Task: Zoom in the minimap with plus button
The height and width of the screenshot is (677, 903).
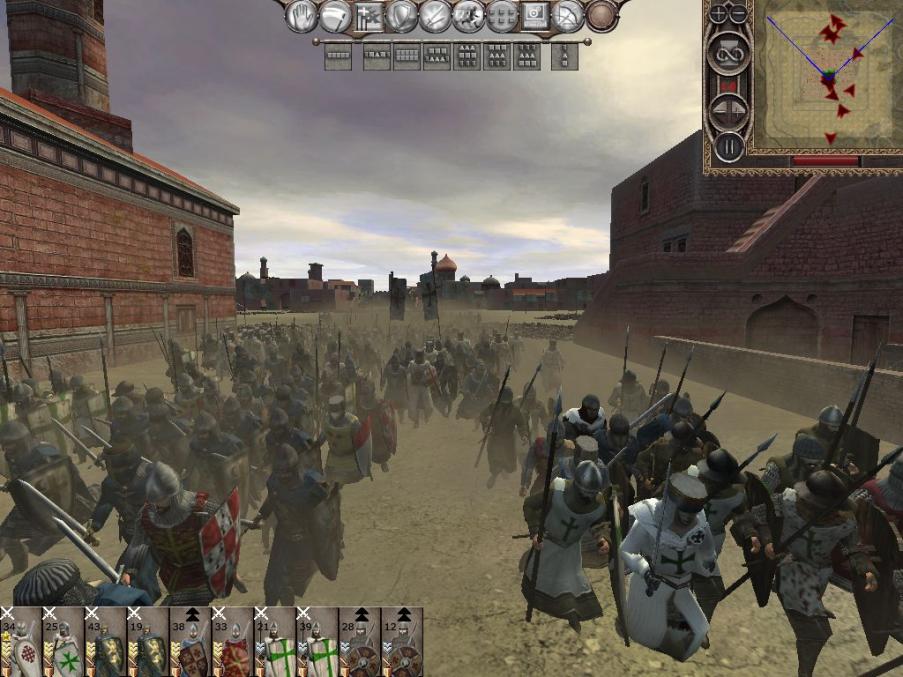Action: [x=718, y=13]
